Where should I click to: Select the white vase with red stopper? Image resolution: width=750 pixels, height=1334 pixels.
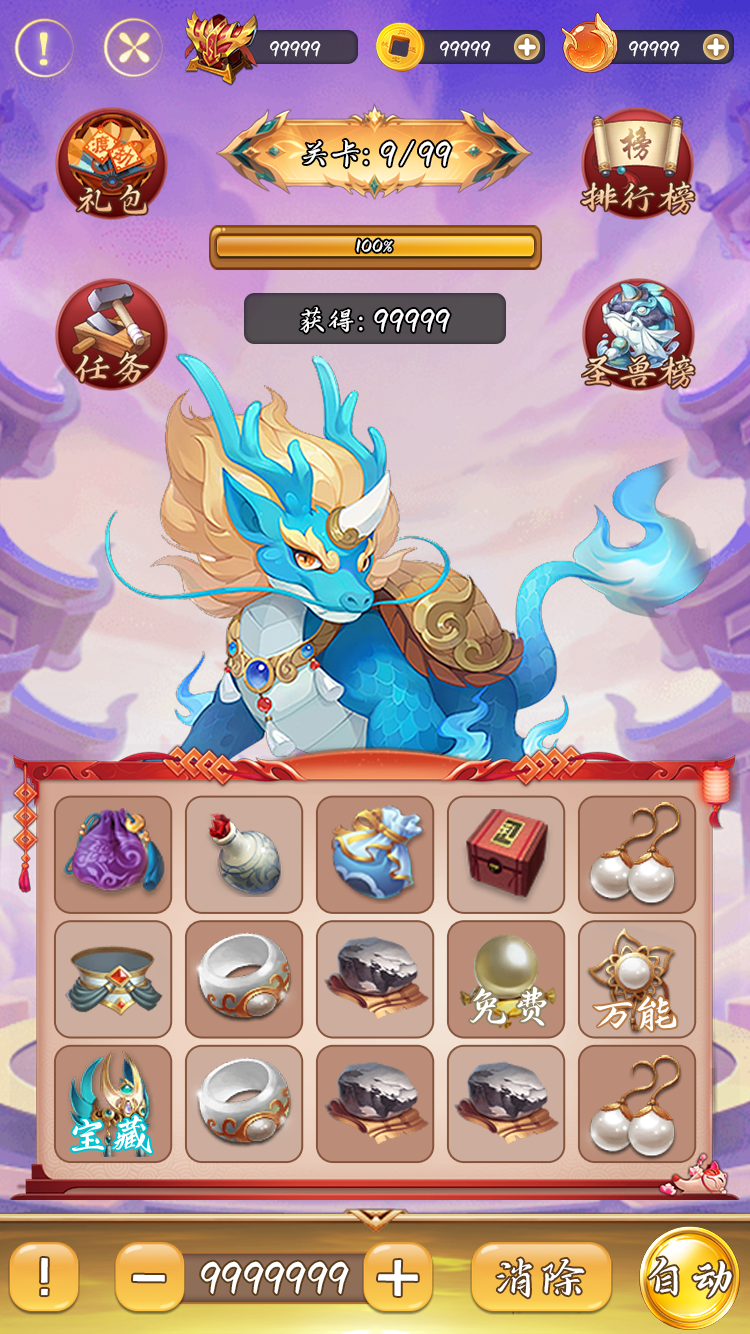pos(244,854)
